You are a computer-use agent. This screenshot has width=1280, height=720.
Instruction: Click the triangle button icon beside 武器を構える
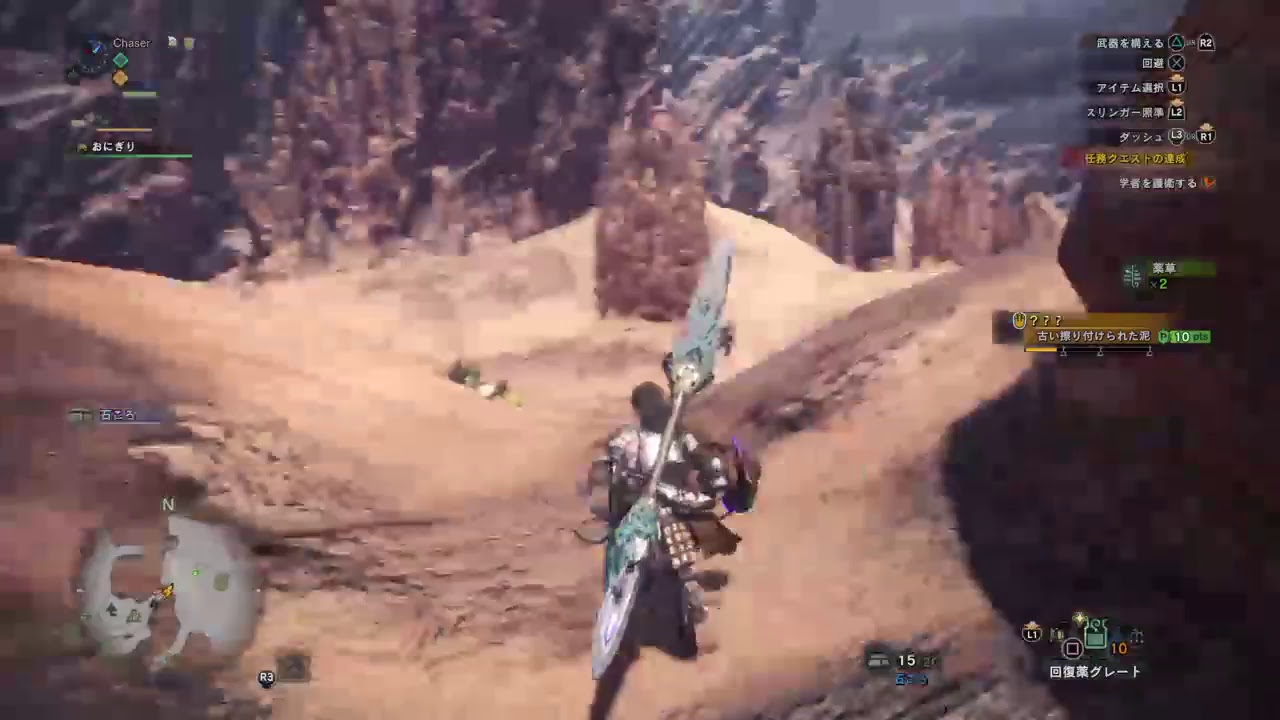coord(1177,42)
